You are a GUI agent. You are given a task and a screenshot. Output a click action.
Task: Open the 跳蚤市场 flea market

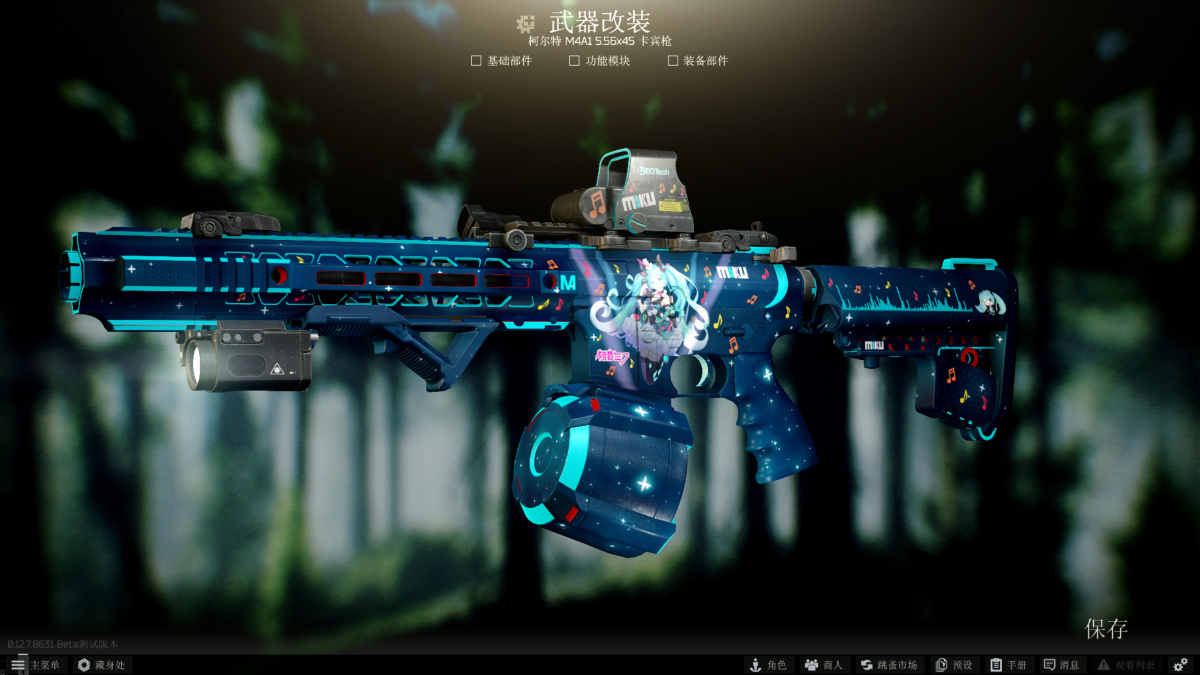click(888, 665)
